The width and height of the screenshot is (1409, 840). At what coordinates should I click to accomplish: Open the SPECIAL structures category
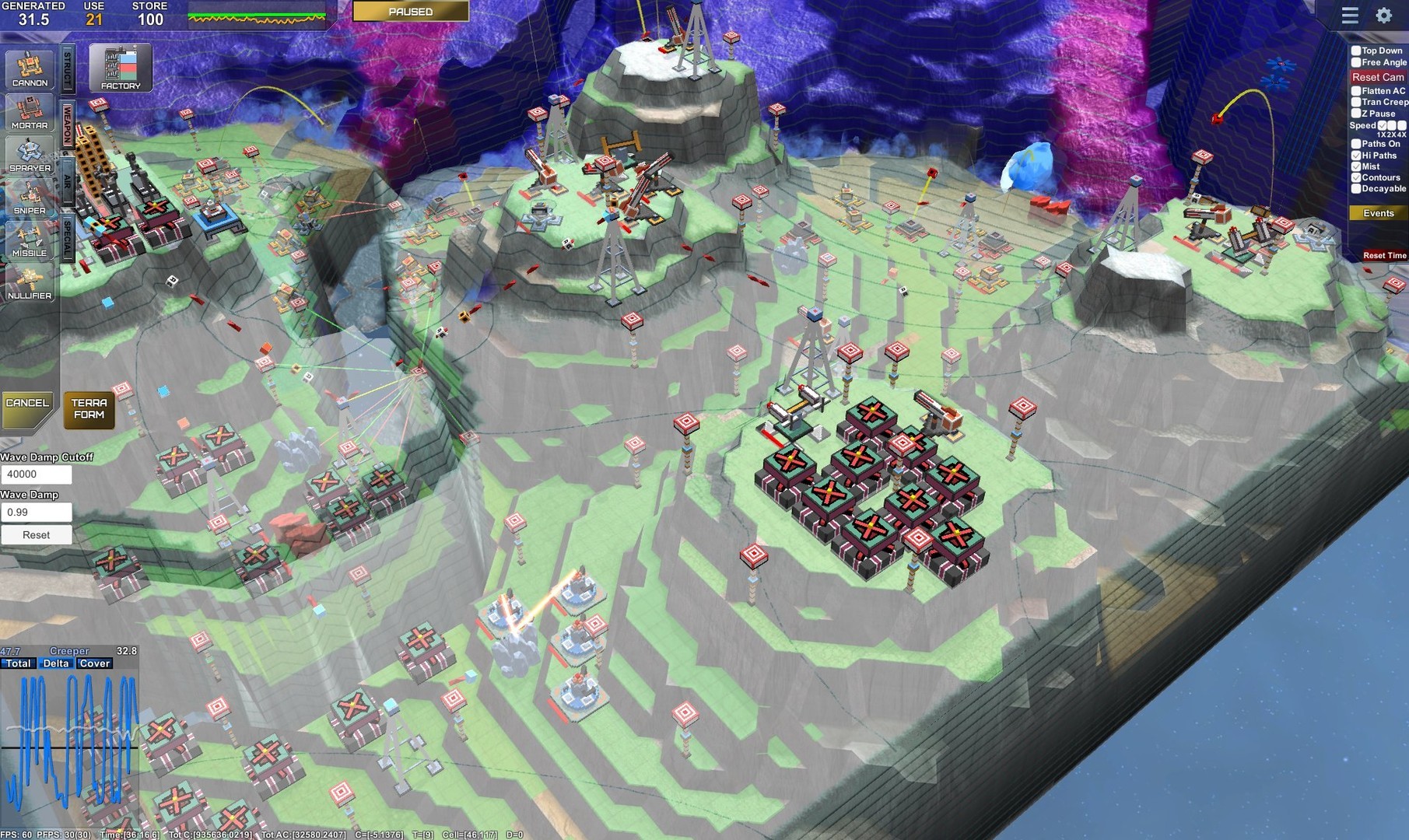[69, 233]
